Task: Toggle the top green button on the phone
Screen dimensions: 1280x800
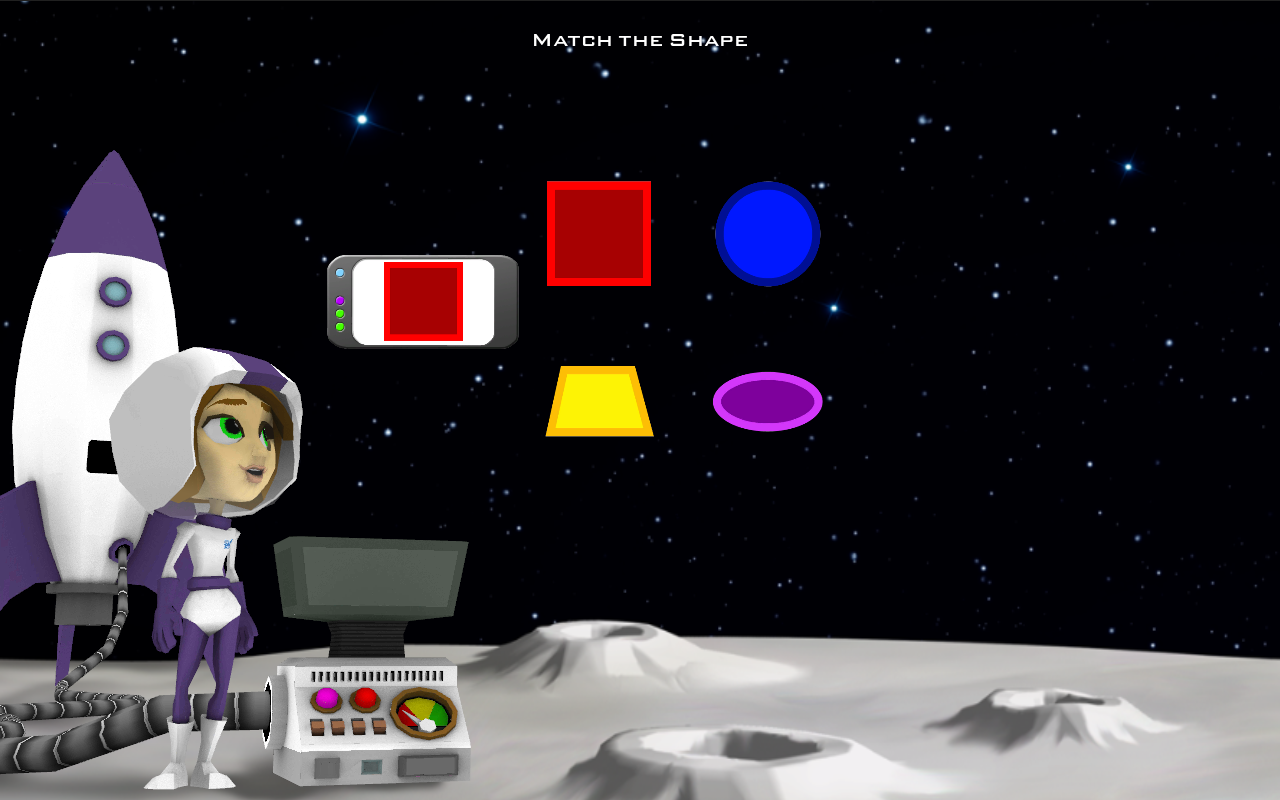Action: (340, 313)
